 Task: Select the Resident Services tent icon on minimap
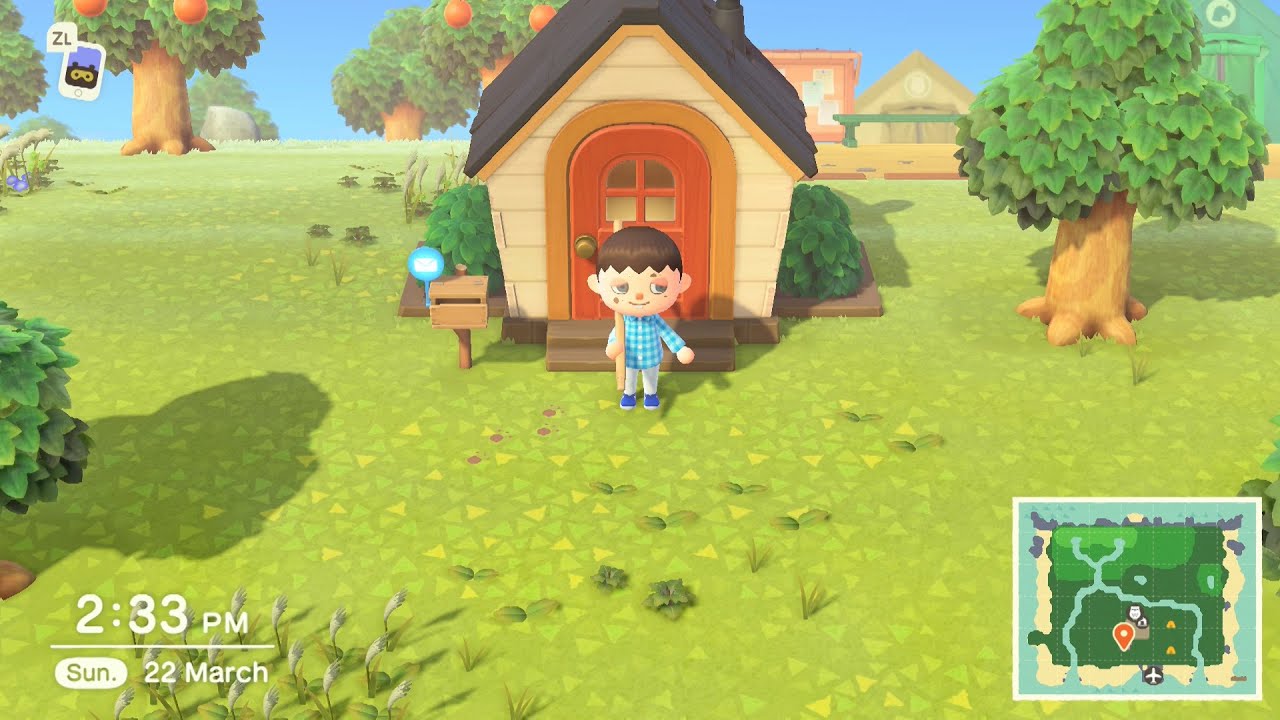click(x=1135, y=612)
